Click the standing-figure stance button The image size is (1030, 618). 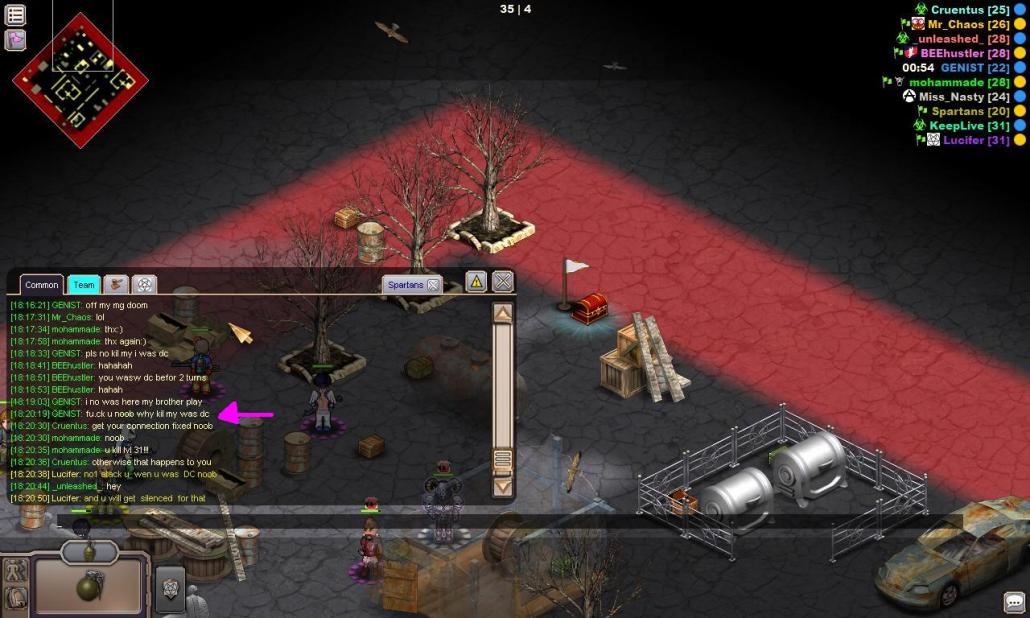tap(16, 572)
